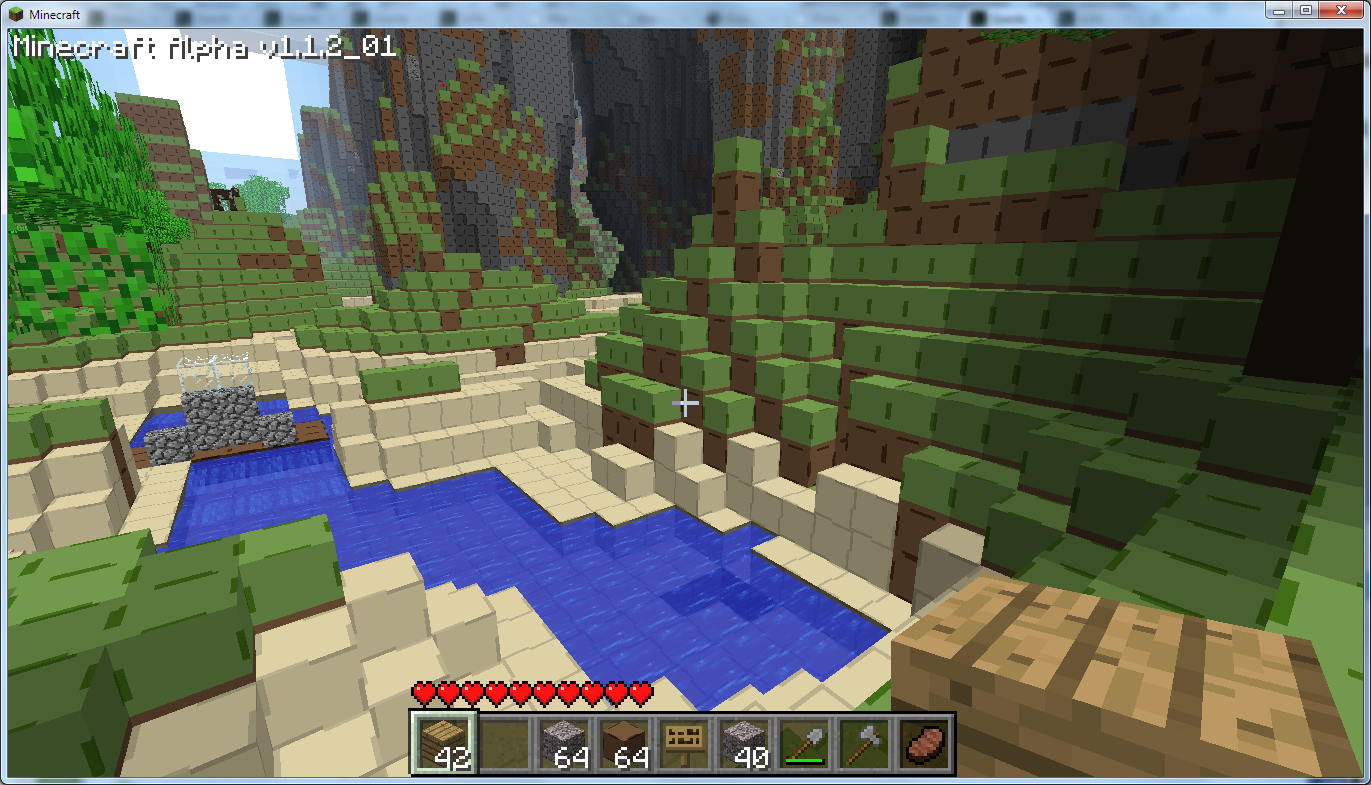1371x785 pixels.
Task: Minimize the Minecraft window
Action: [1283, 9]
